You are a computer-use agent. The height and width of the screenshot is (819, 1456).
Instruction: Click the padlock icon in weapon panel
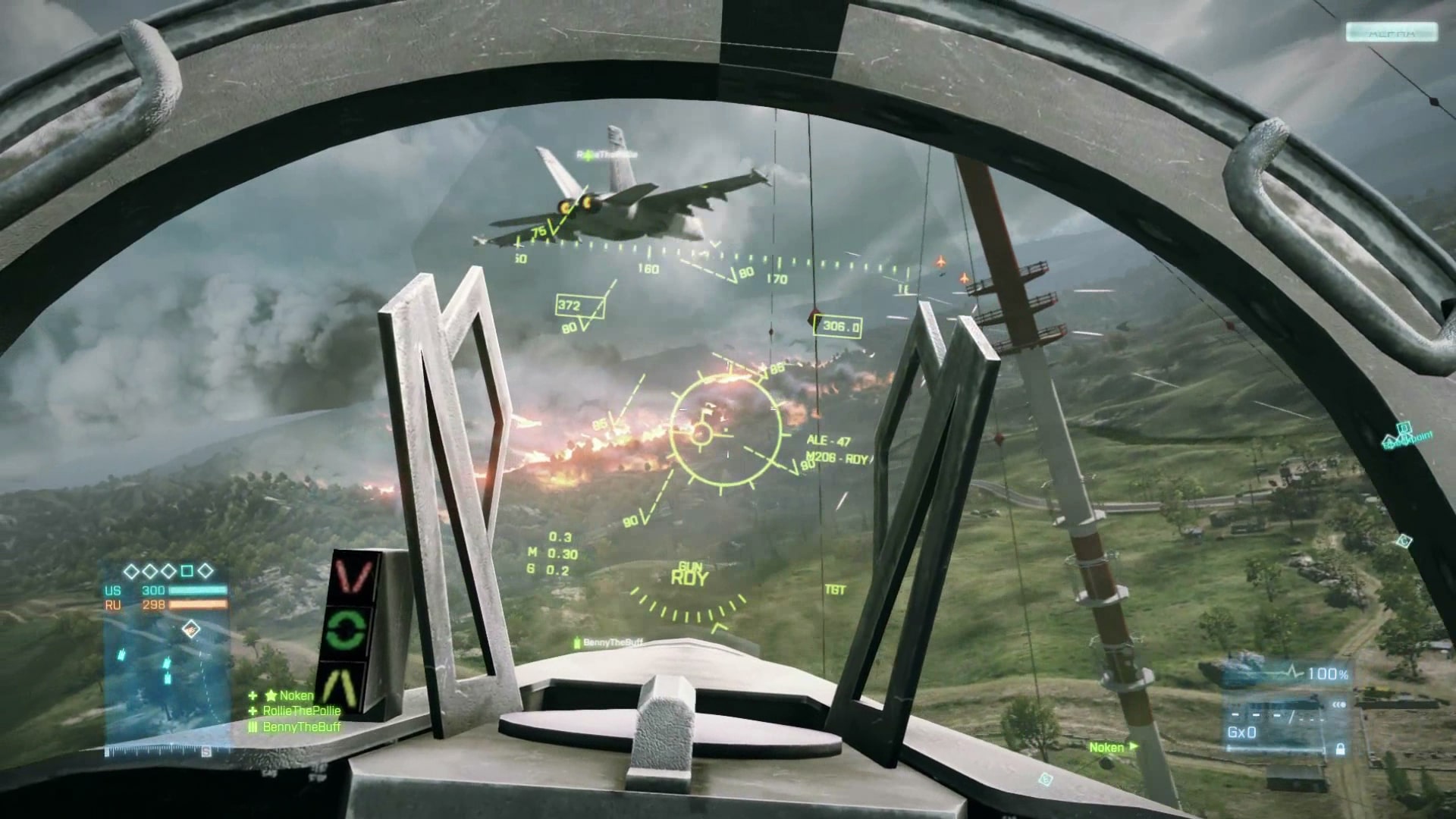[1340, 749]
